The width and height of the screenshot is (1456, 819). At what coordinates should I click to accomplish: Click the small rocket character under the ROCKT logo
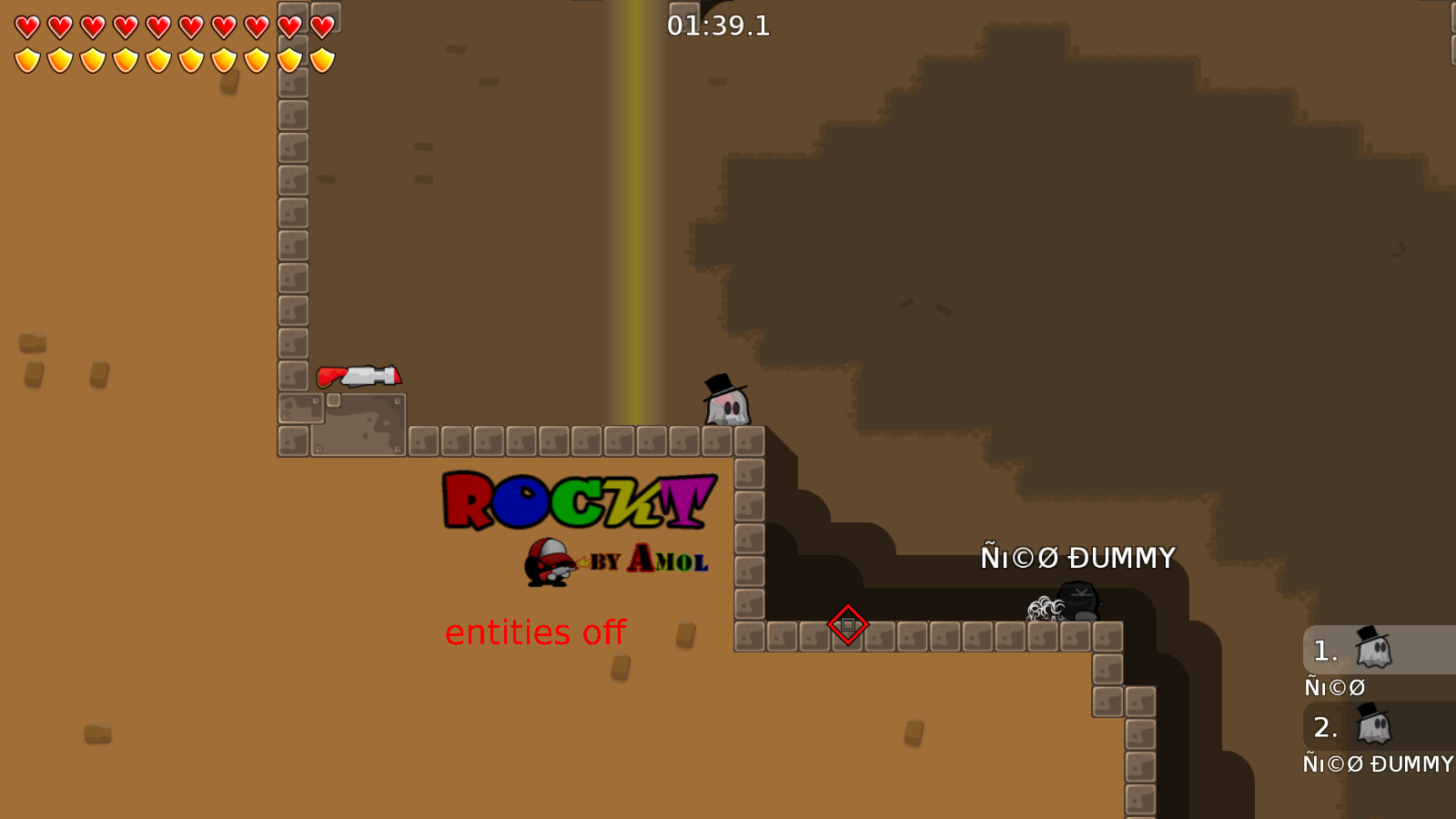(x=550, y=561)
